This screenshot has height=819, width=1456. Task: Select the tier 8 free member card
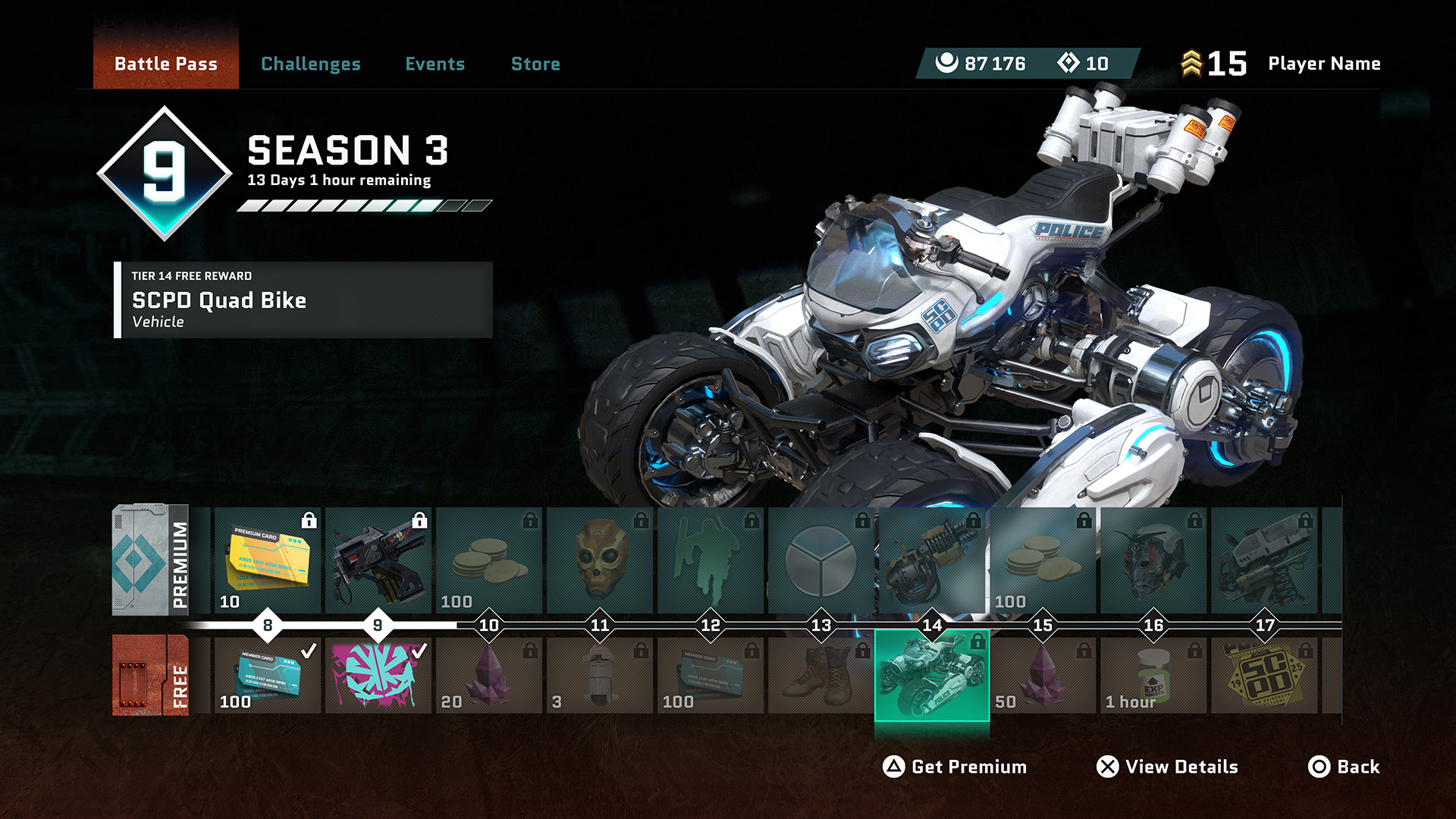coord(268,675)
